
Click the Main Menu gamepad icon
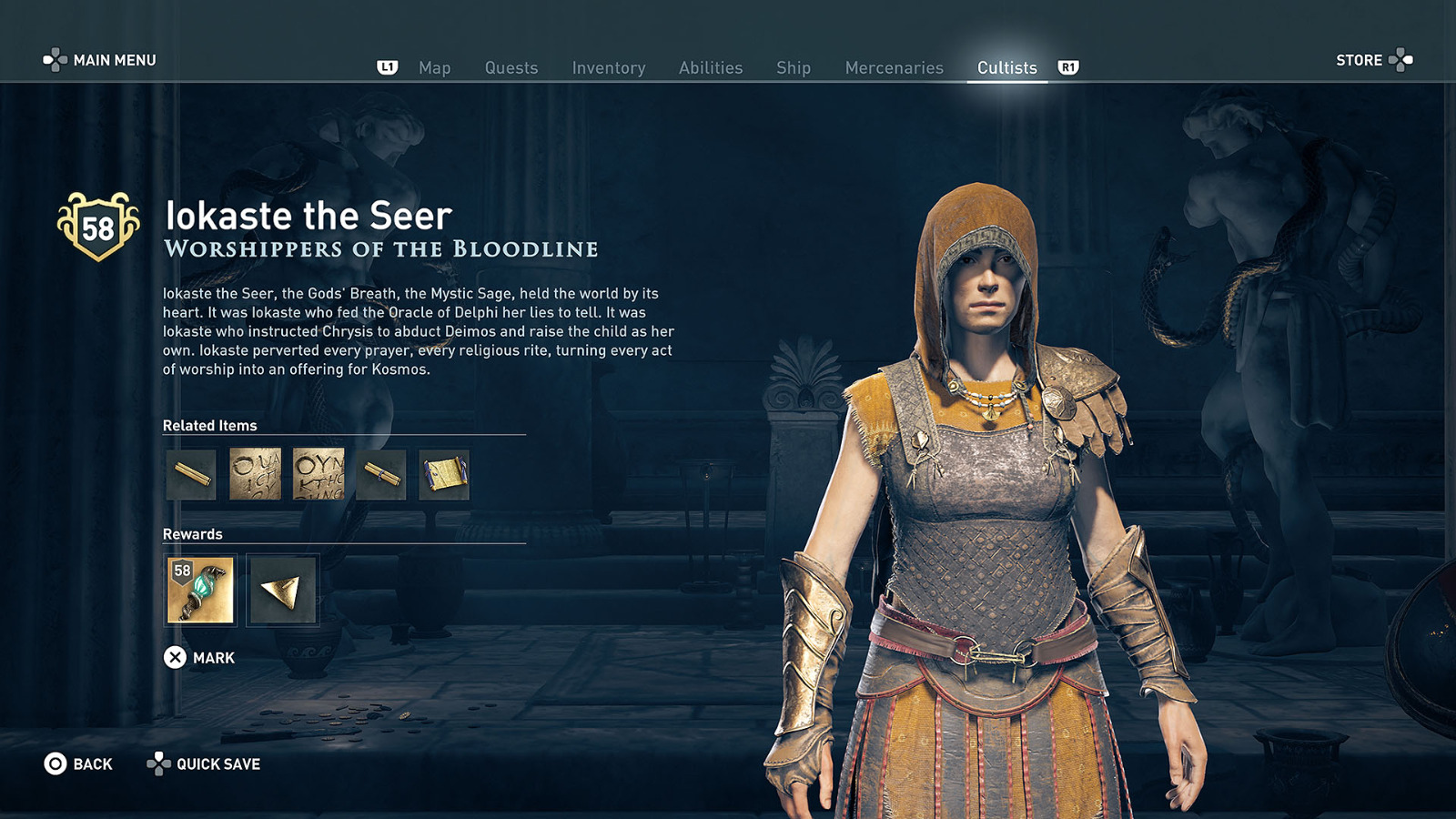[56, 60]
